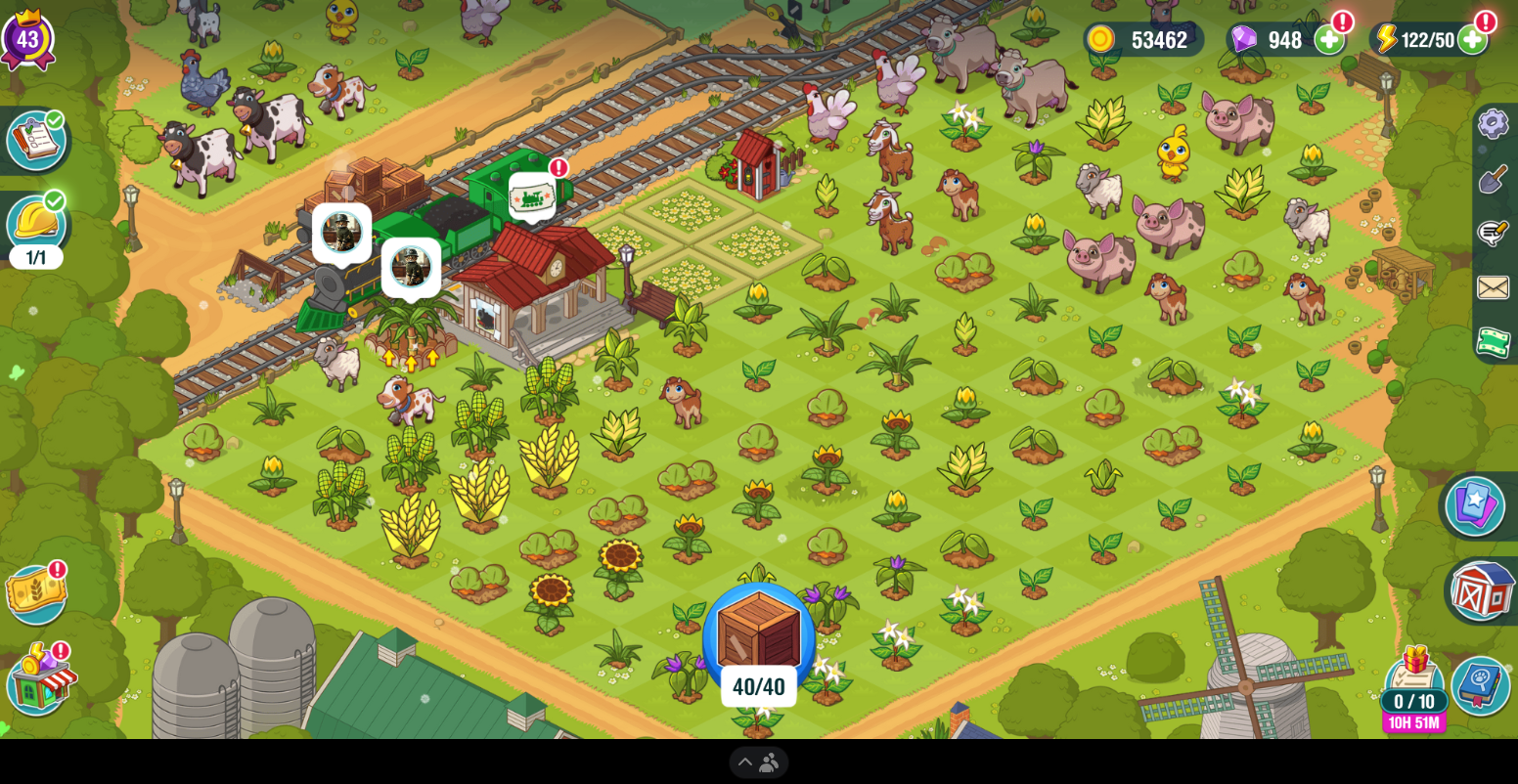Open the task checklist clipboard
Image resolution: width=1518 pixels, height=784 pixels.
pyautogui.click(x=35, y=140)
